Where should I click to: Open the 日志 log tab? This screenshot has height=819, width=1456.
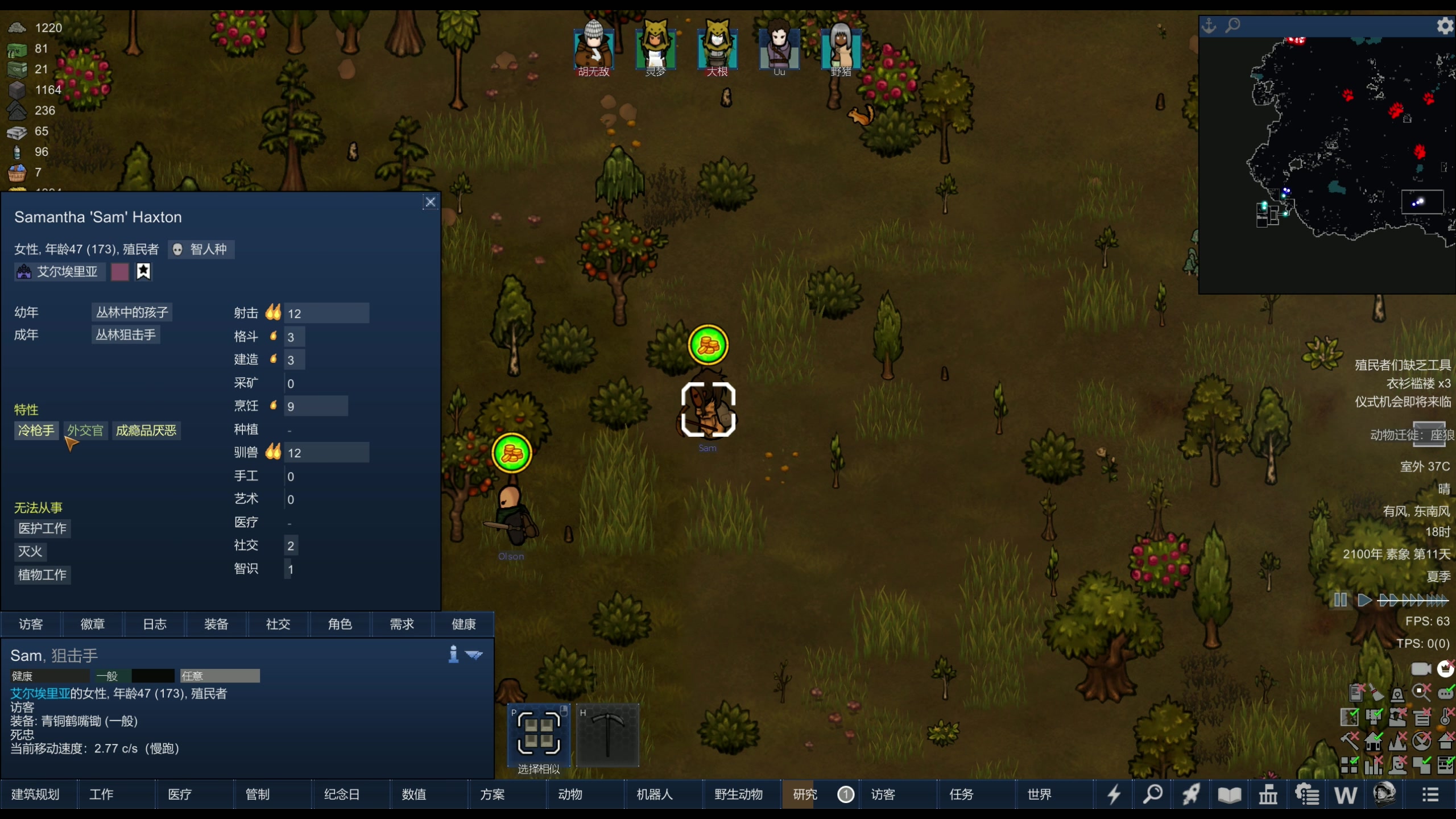[x=154, y=624]
